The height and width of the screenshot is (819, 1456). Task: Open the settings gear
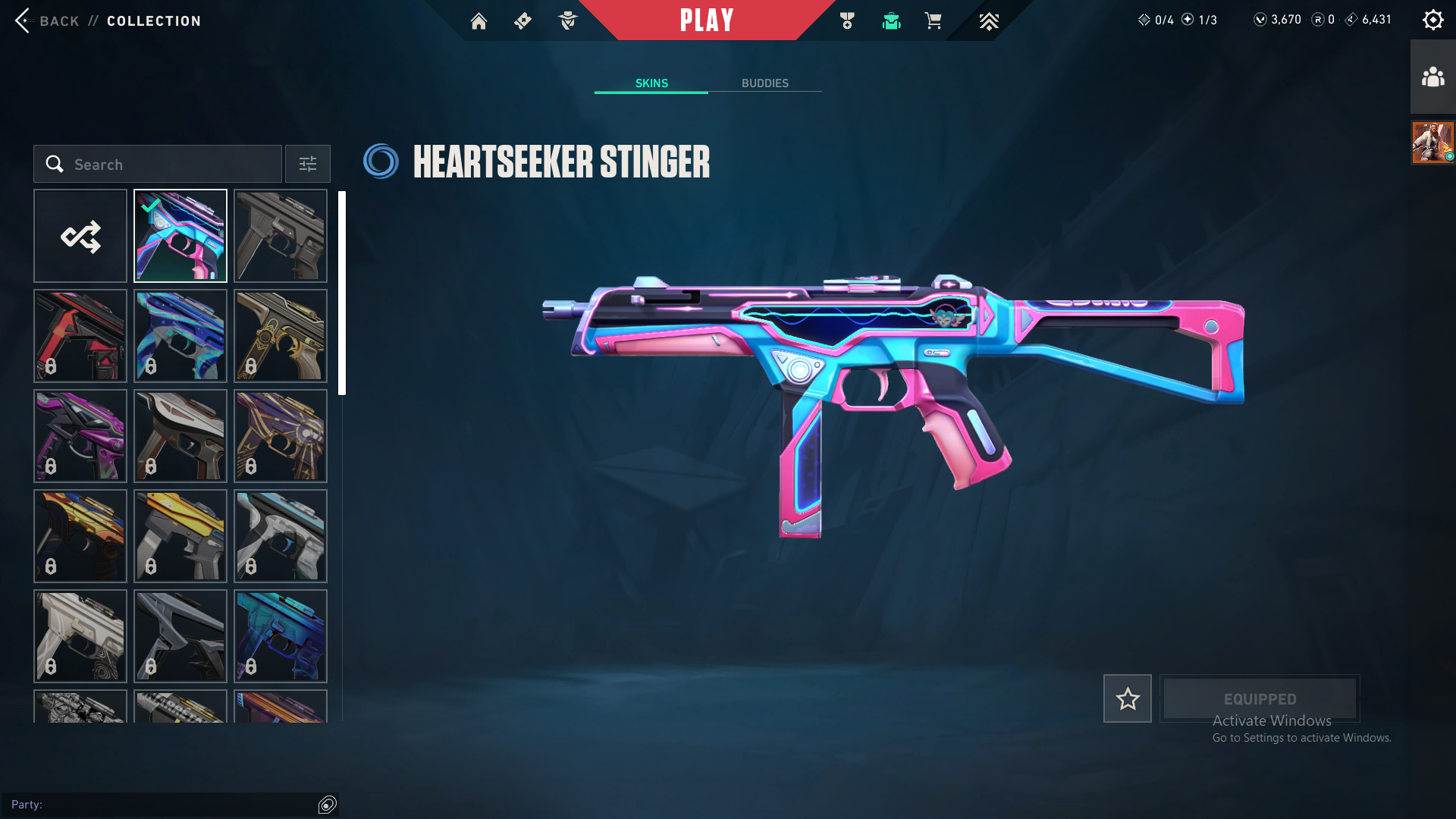click(x=1432, y=20)
